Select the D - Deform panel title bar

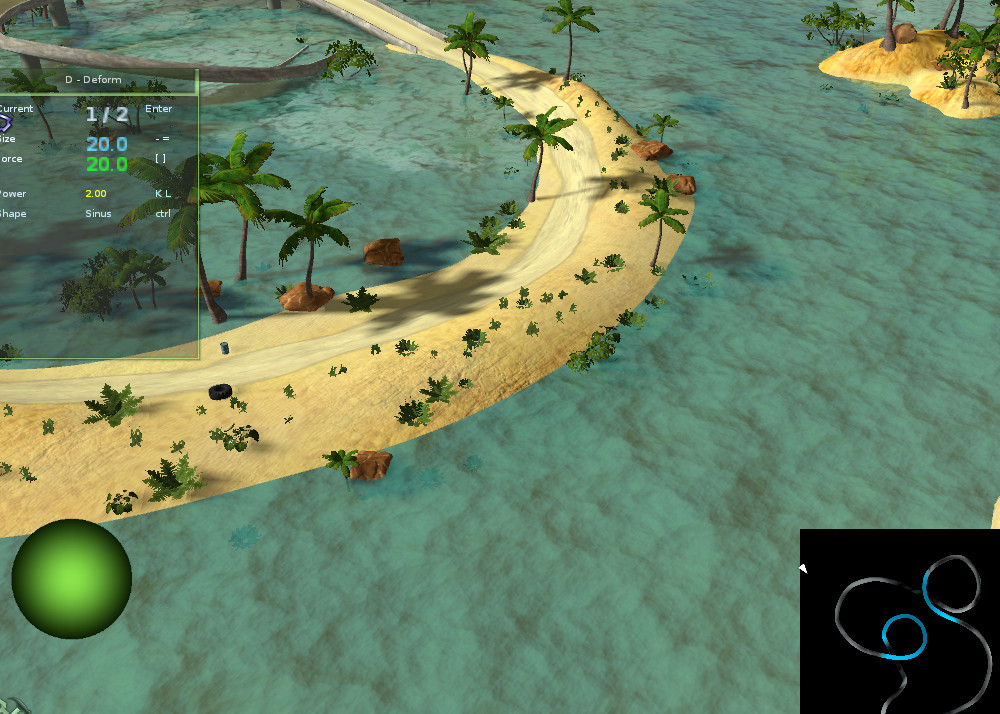pos(98,78)
